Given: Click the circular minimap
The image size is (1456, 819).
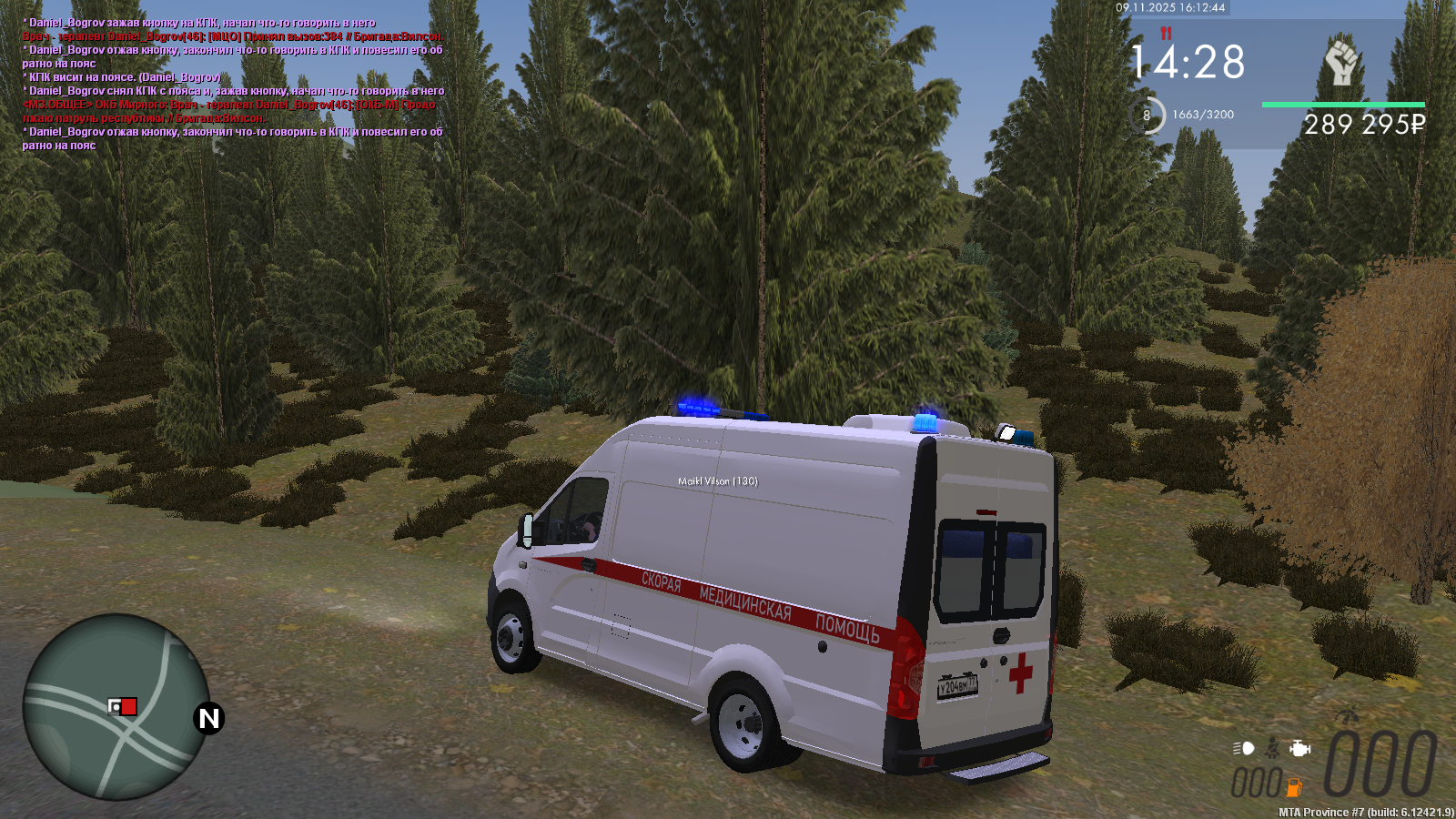Looking at the screenshot, I should (116, 707).
